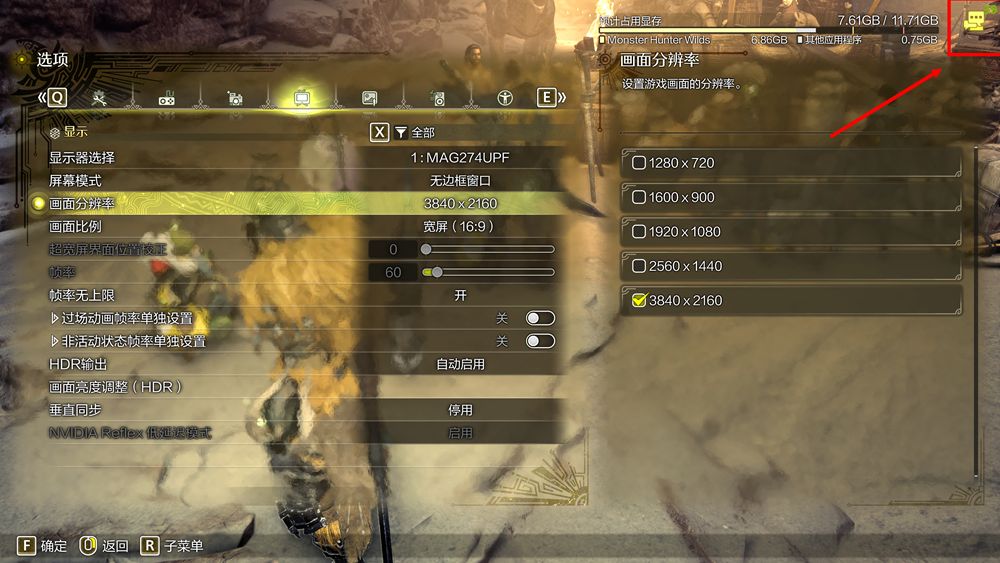Click the 帧率 frame rate slider
Viewport: 1000px width, 563px height.
tap(489, 272)
